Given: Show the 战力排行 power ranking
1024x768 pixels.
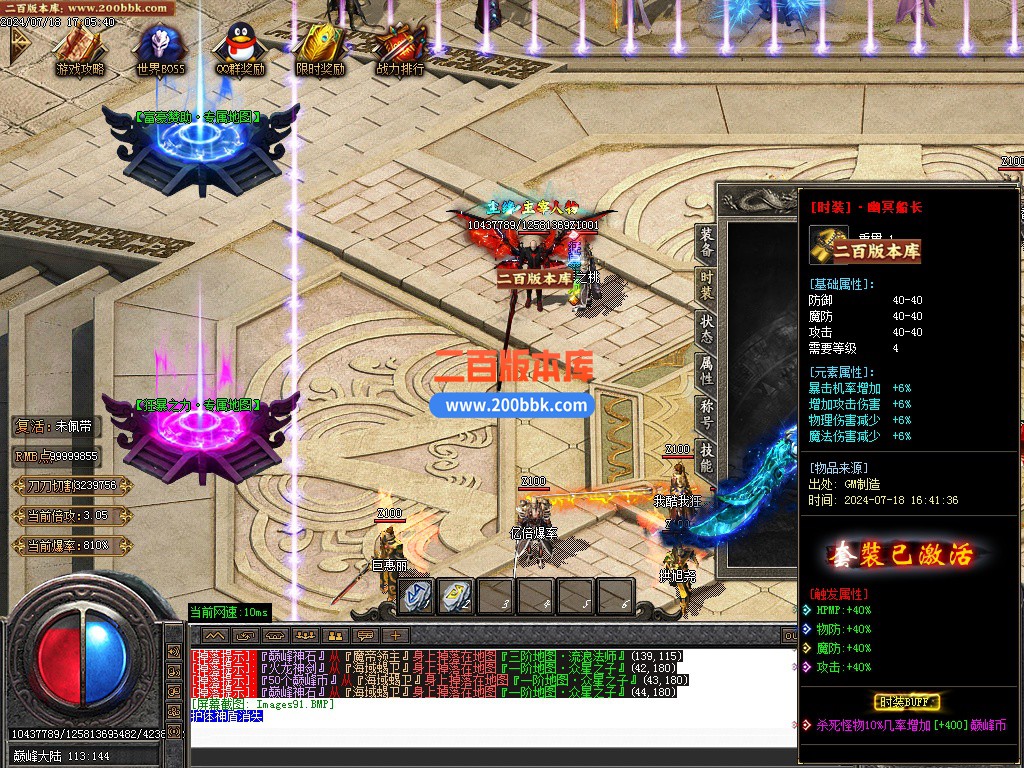Looking at the screenshot, I should pyautogui.click(x=400, y=48).
